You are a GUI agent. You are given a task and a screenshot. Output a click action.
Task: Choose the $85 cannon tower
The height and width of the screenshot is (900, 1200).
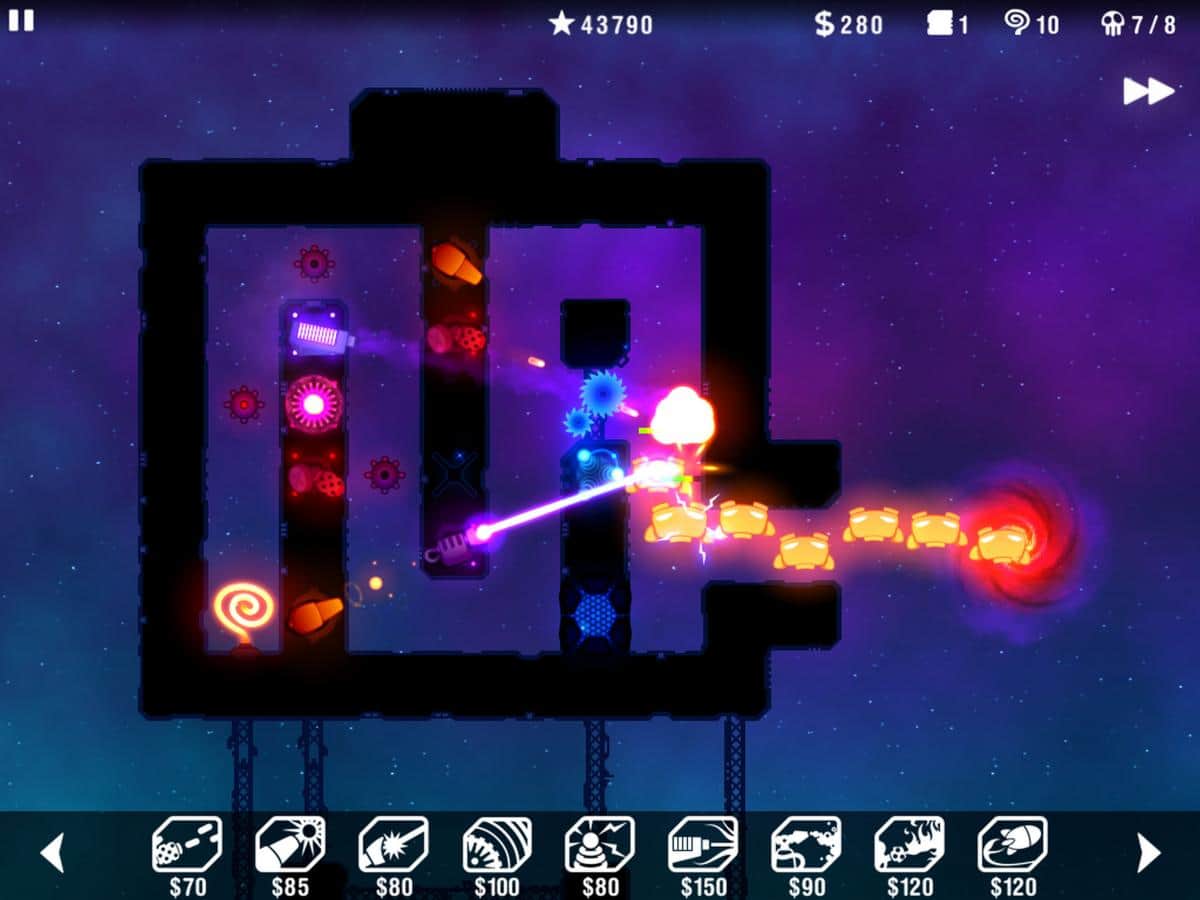point(290,845)
